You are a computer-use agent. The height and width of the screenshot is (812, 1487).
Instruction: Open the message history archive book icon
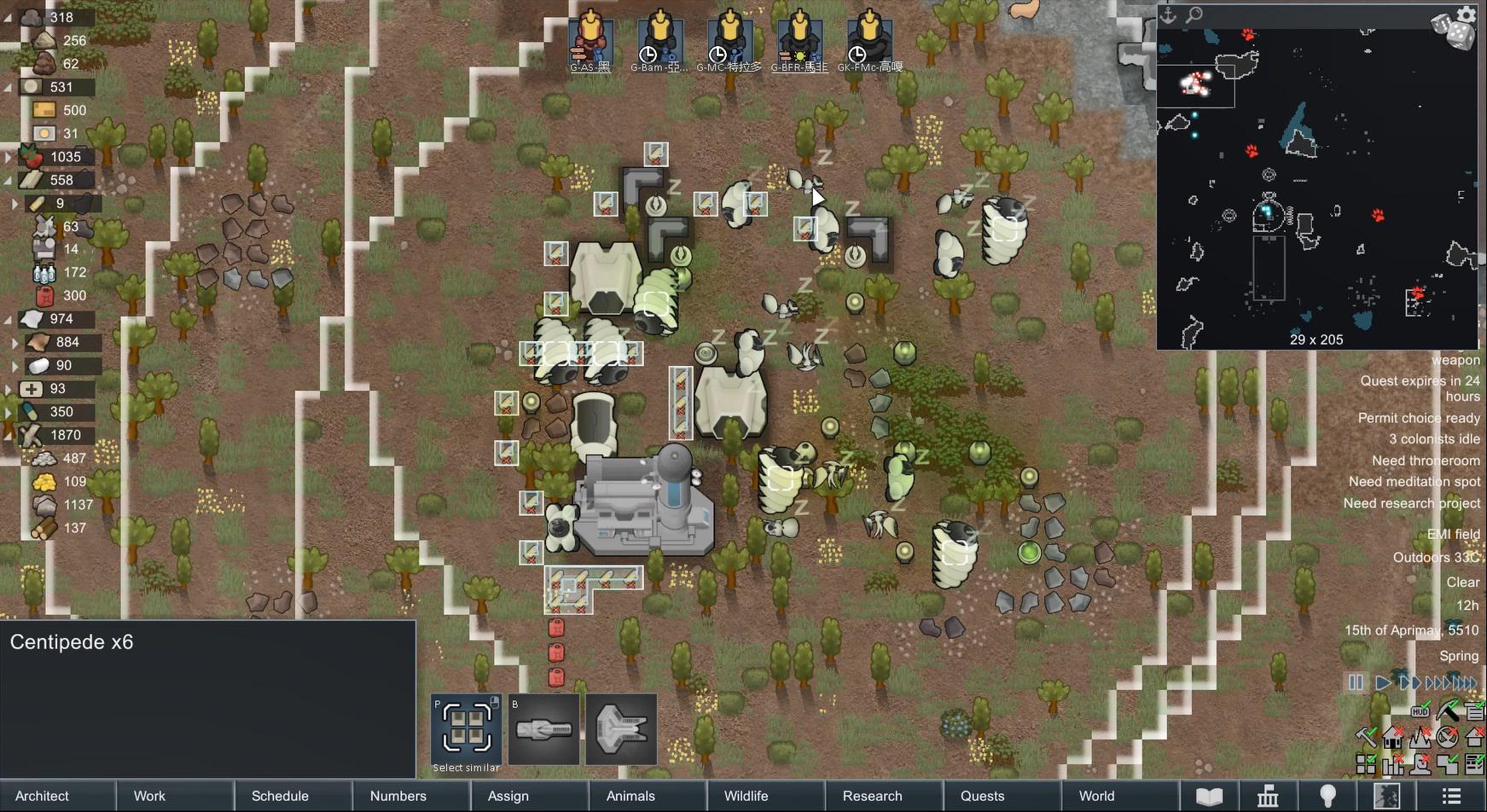(x=1210, y=796)
